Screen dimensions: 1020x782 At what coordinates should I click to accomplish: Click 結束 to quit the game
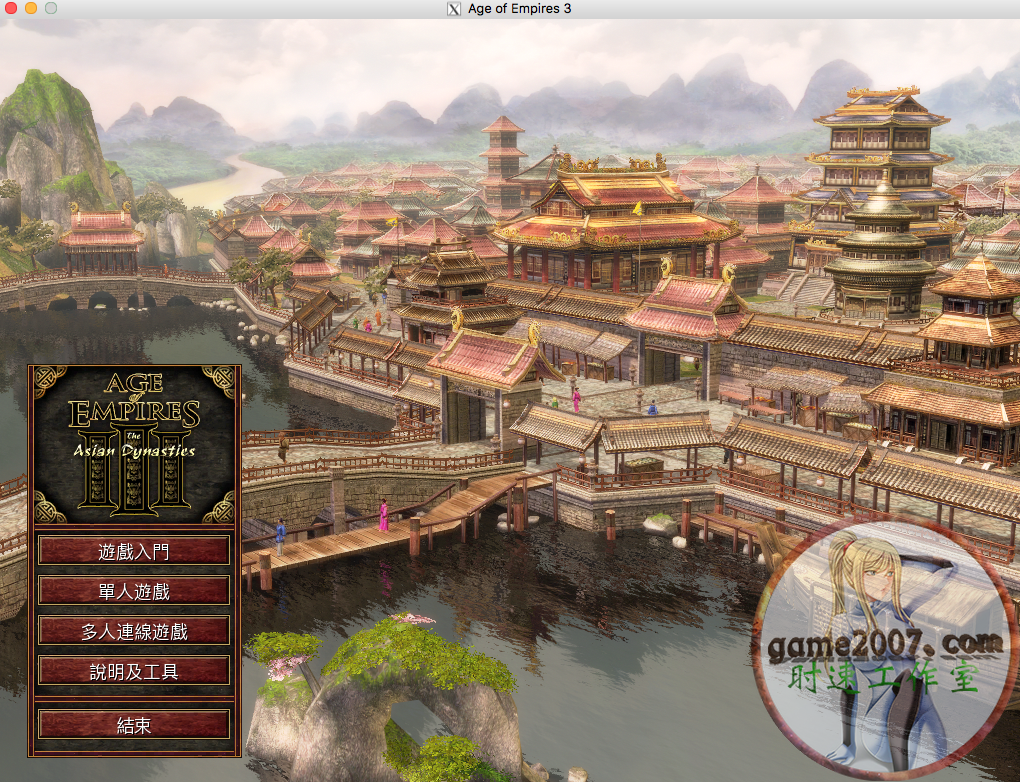(134, 725)
